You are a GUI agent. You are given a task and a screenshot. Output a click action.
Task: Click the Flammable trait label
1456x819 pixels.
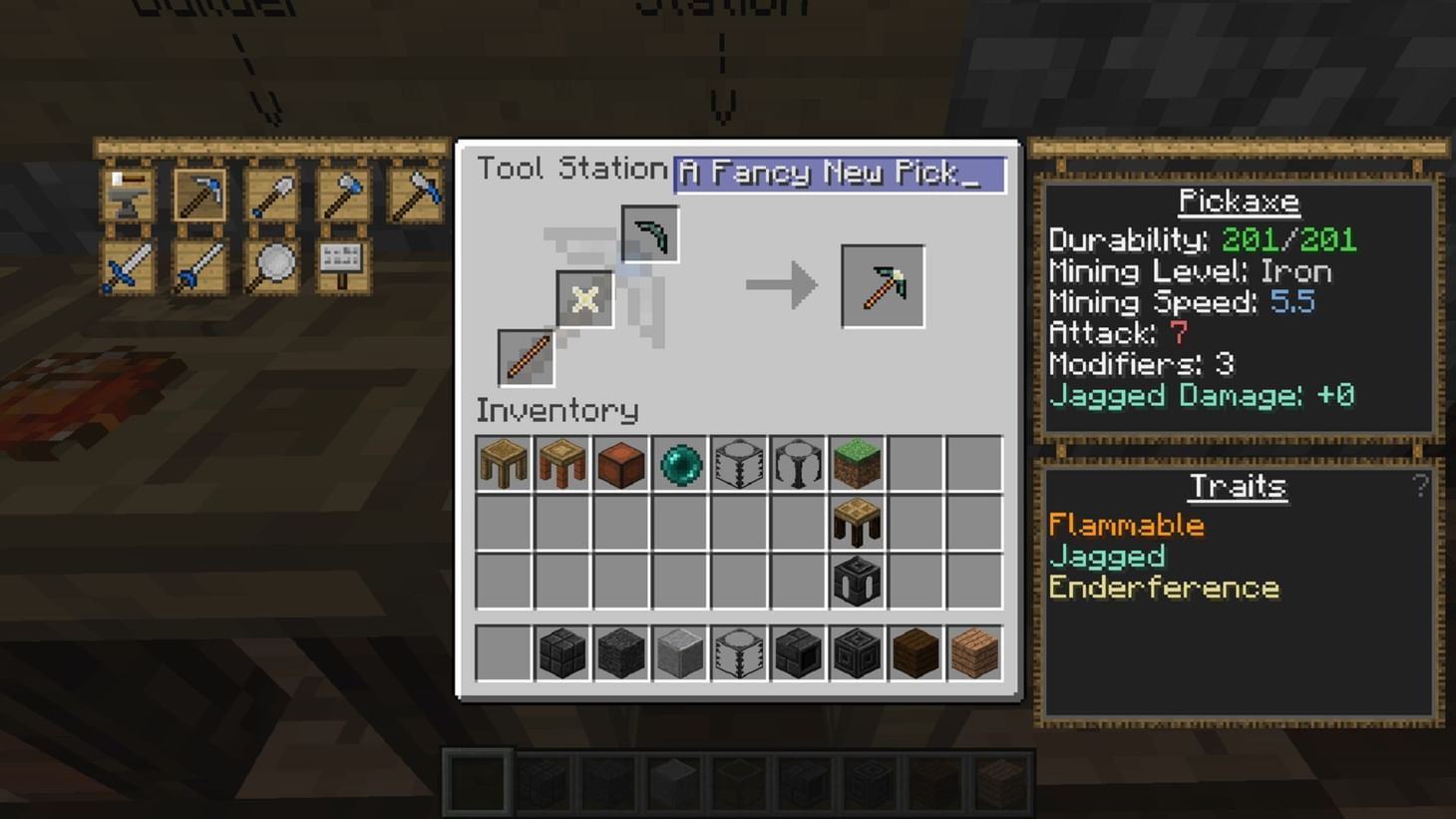point(1125,525)
